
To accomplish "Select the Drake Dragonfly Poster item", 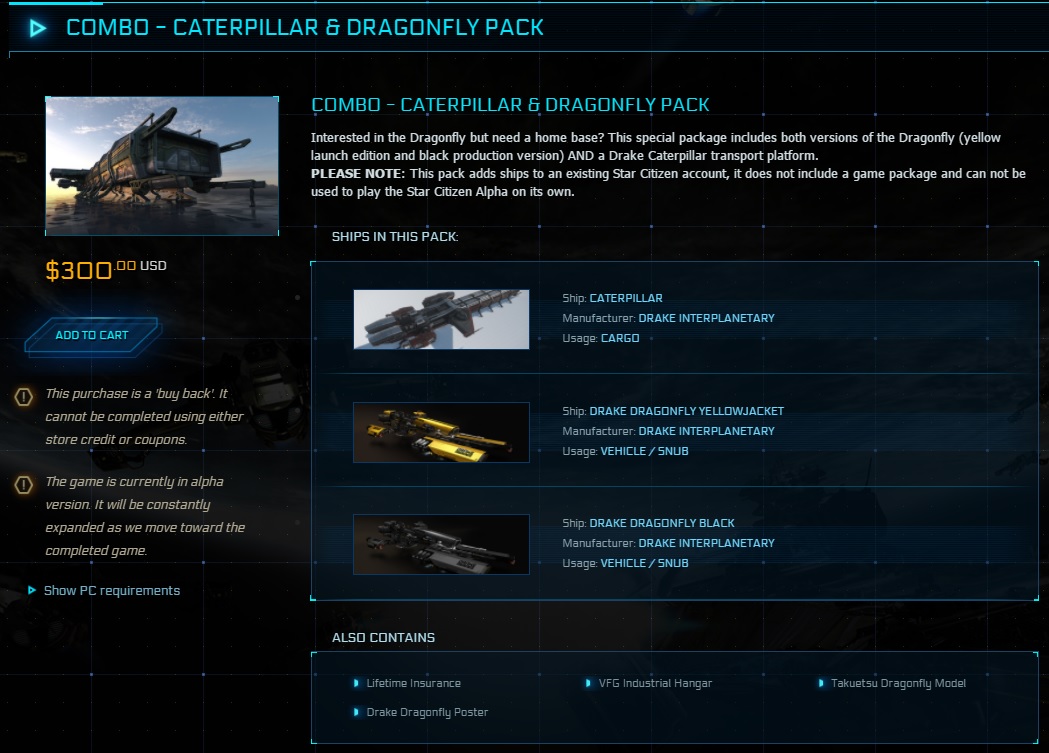I will click(x=427, y=712).
